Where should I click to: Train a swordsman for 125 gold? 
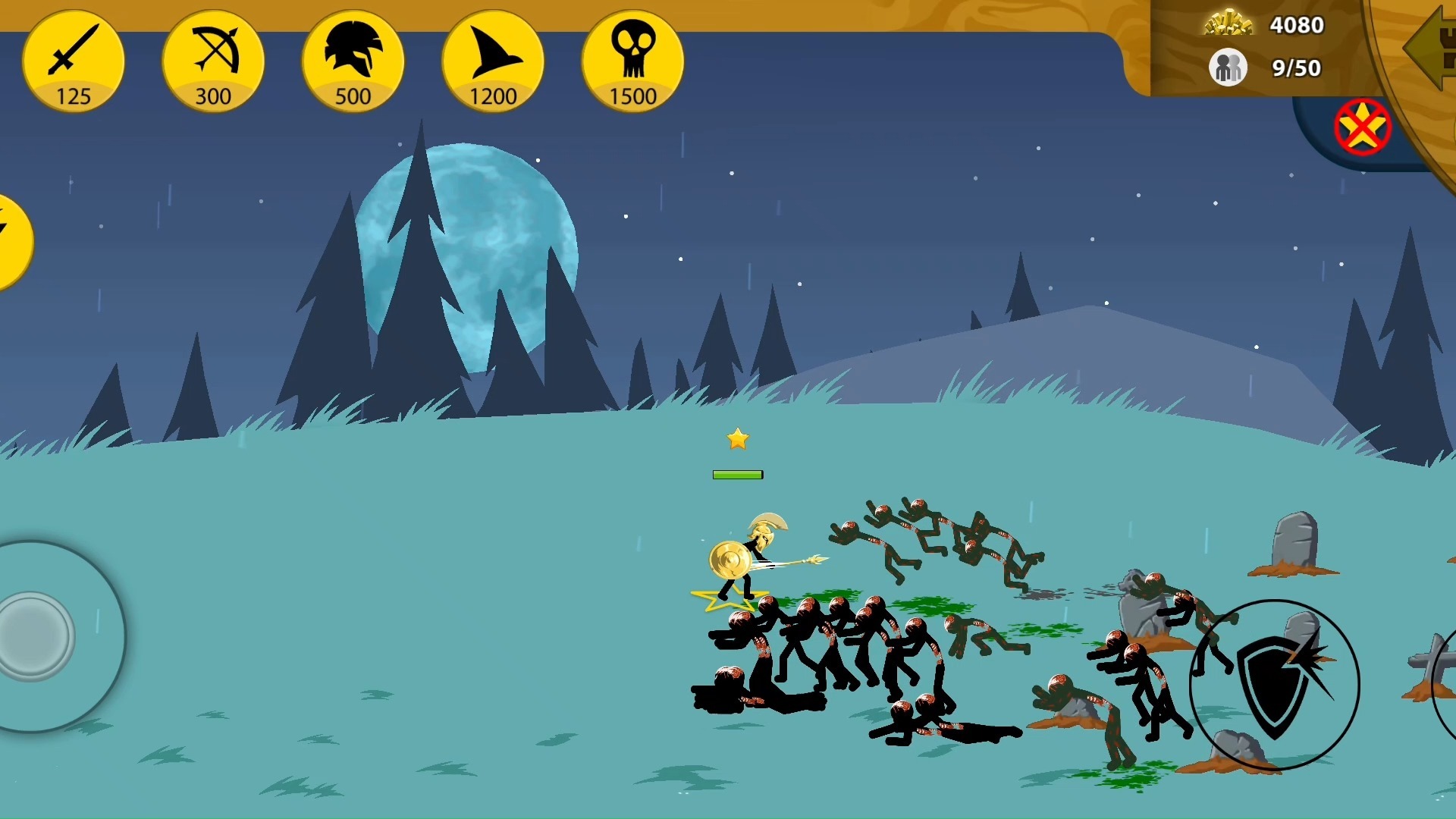coord(74,61)
